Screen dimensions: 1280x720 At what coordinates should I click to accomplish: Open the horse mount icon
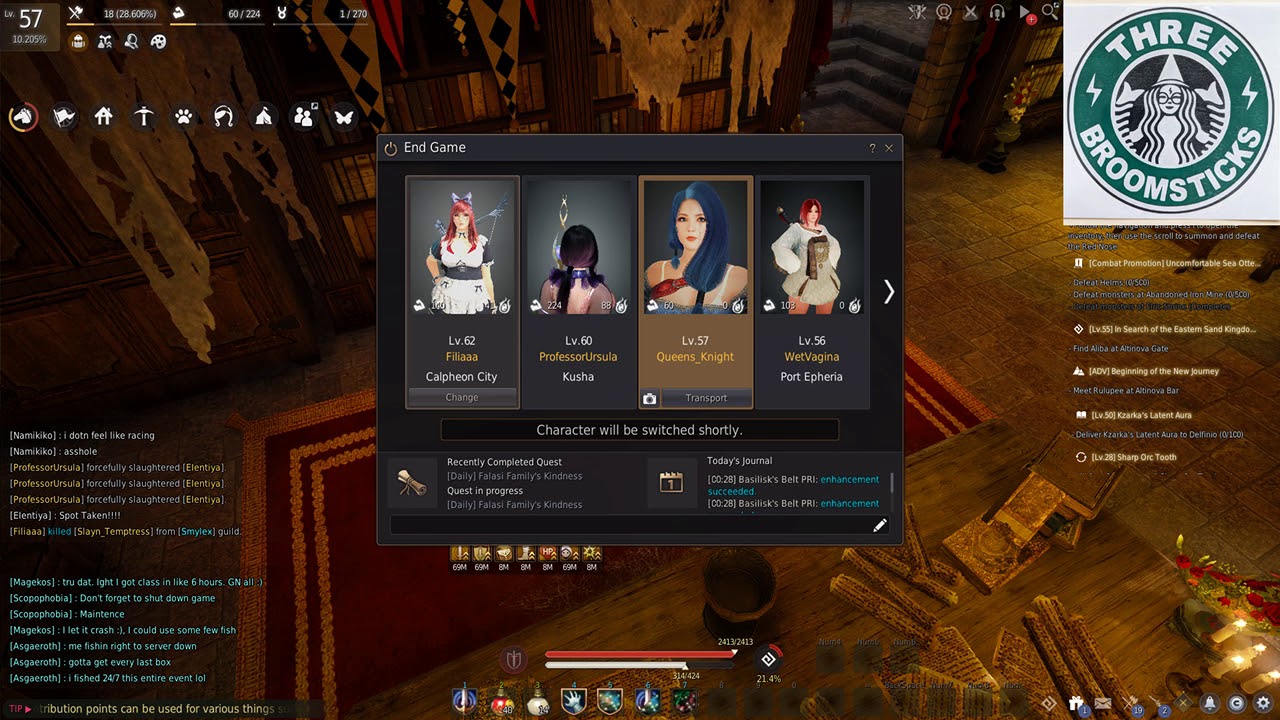coord(23,117)
